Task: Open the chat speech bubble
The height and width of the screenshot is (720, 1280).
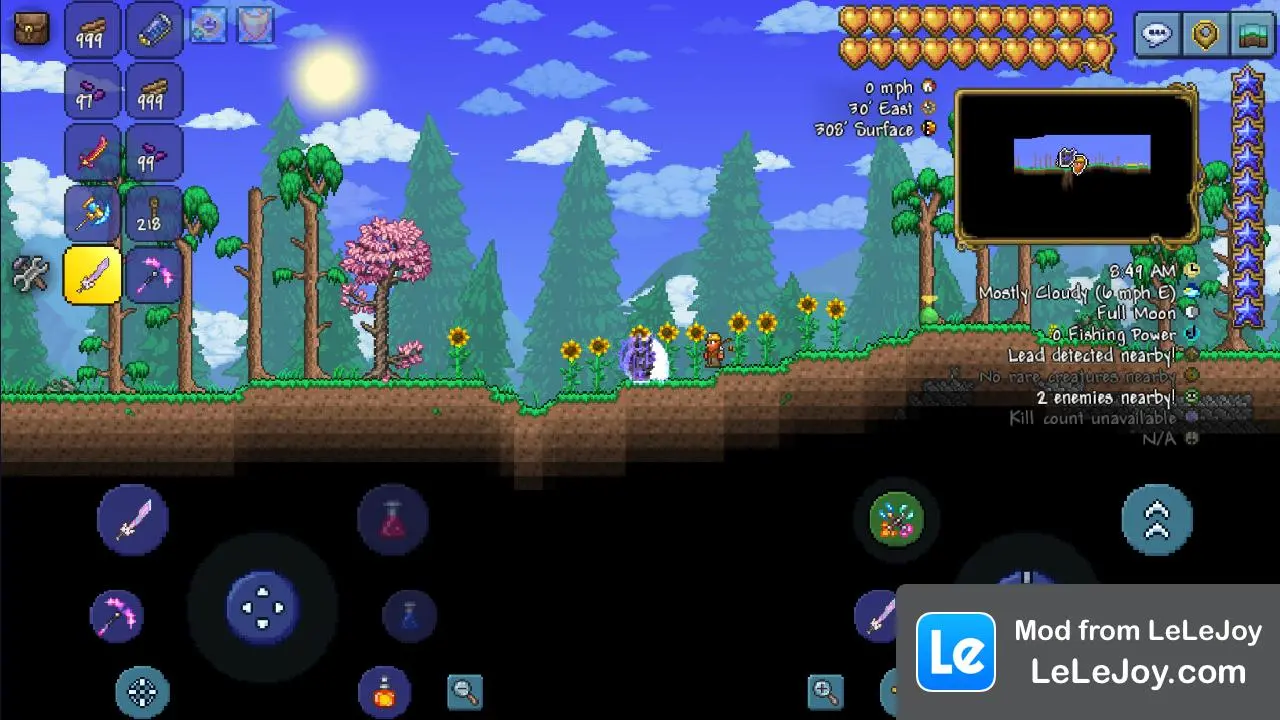Action: click(1157, 34)
